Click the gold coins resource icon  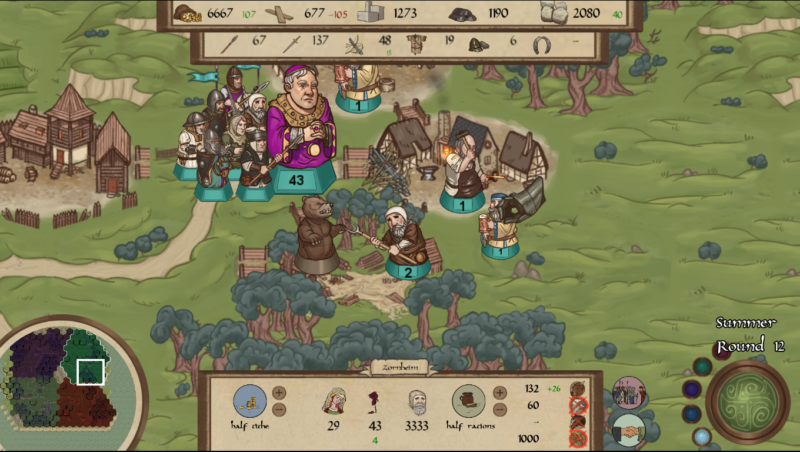pos(187,13)
